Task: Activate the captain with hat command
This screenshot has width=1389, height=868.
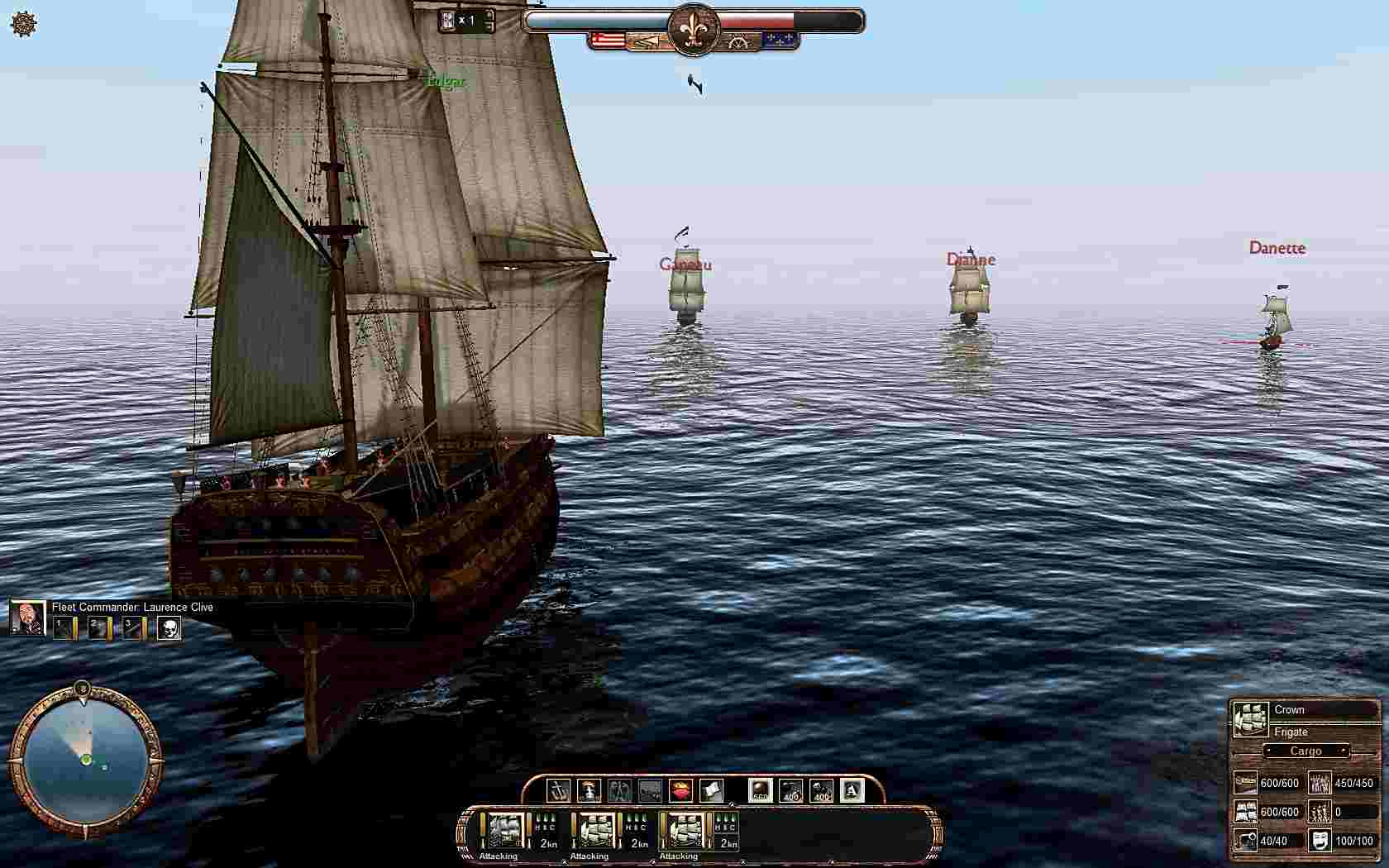Action: [x=589, y=790]
